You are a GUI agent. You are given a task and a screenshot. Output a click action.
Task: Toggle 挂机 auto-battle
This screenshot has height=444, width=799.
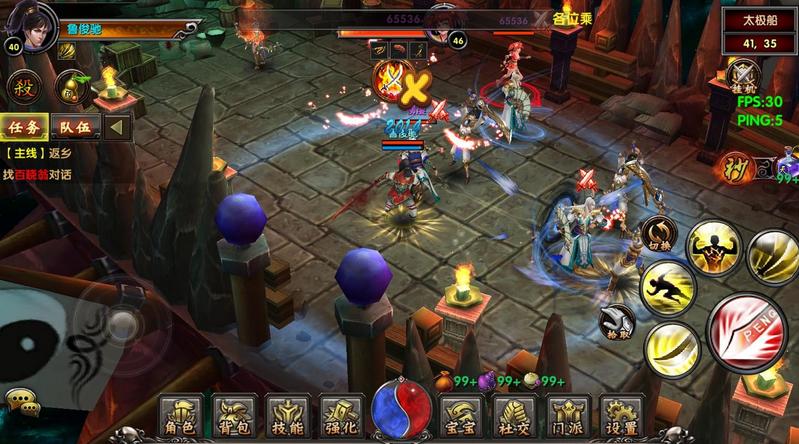(744, 77)
